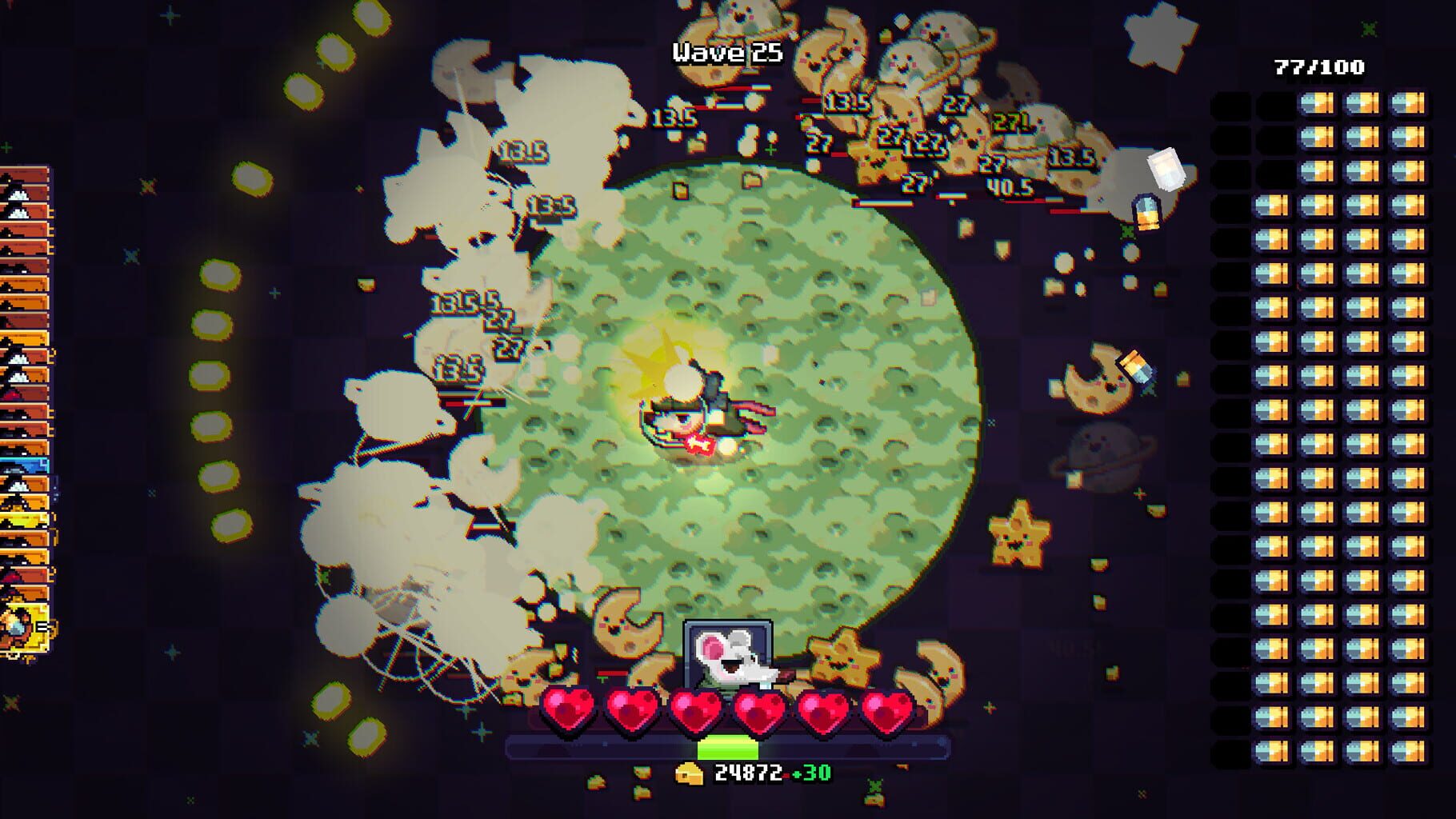The image size is (1456, 819).
Task: Click the green XP progress segment
Action: [726, 748]
